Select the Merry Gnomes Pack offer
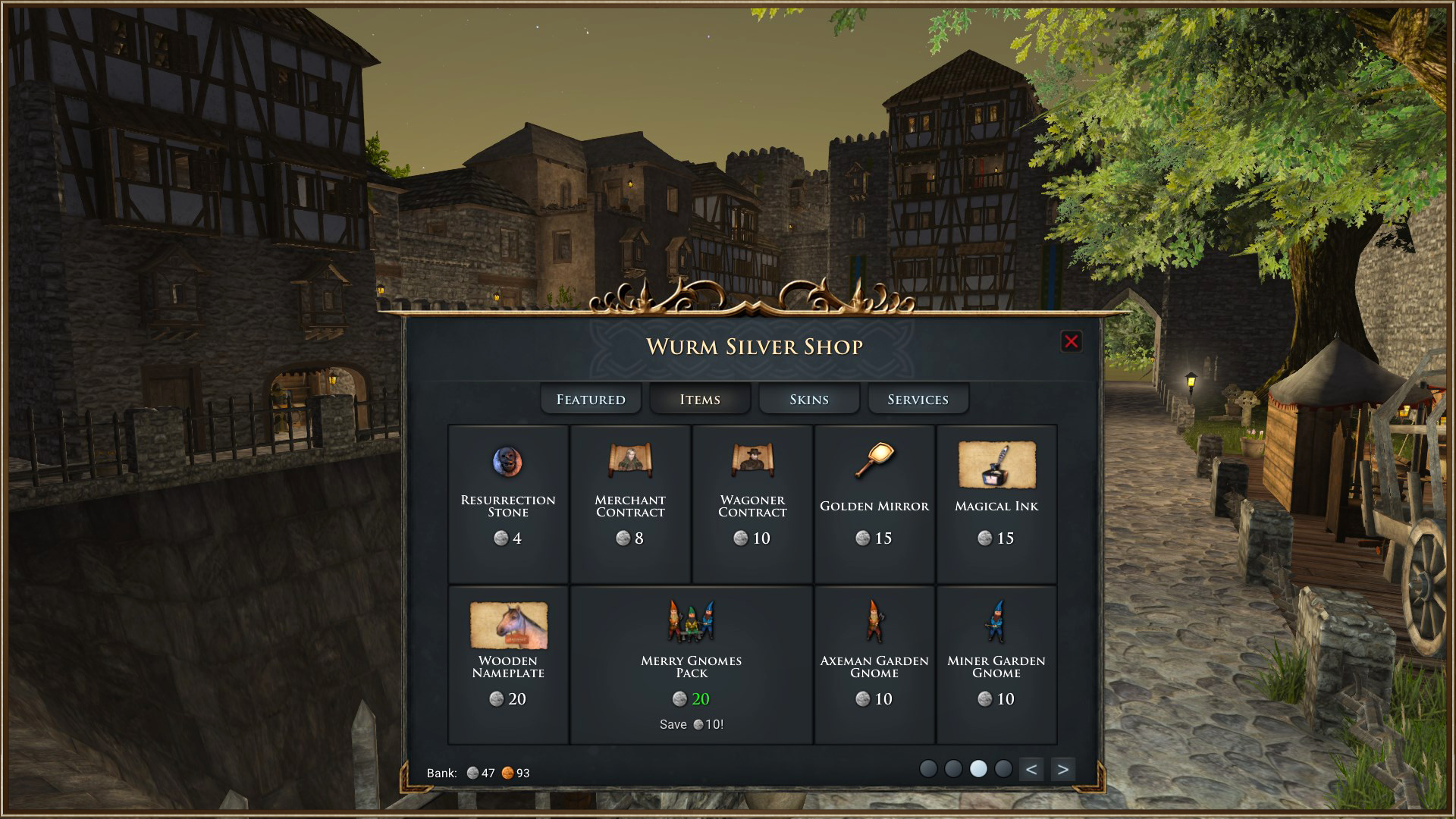The image size is (1456, 819). tap(691, 664)
